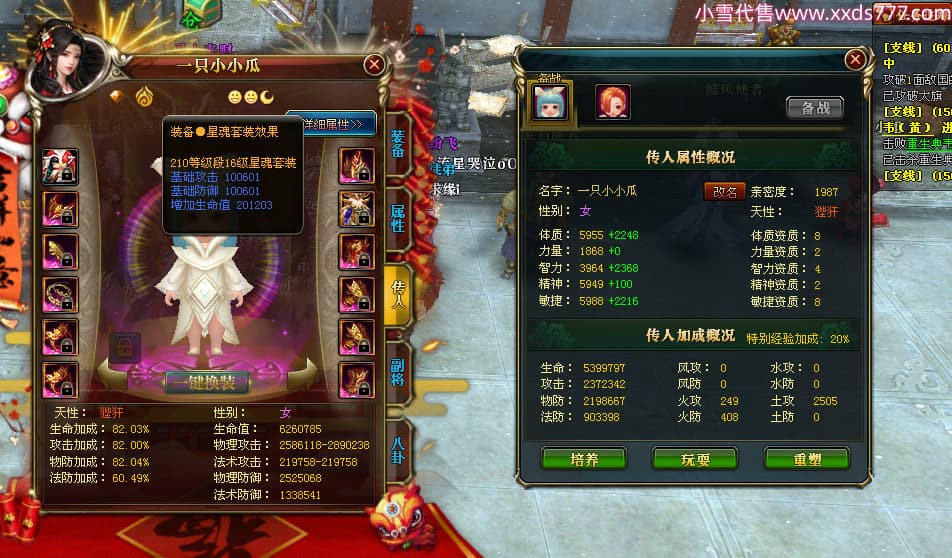This screenshot has width=952, height=558.
Task: Choose the 玩耍 button
Action: tap(695, 458)
